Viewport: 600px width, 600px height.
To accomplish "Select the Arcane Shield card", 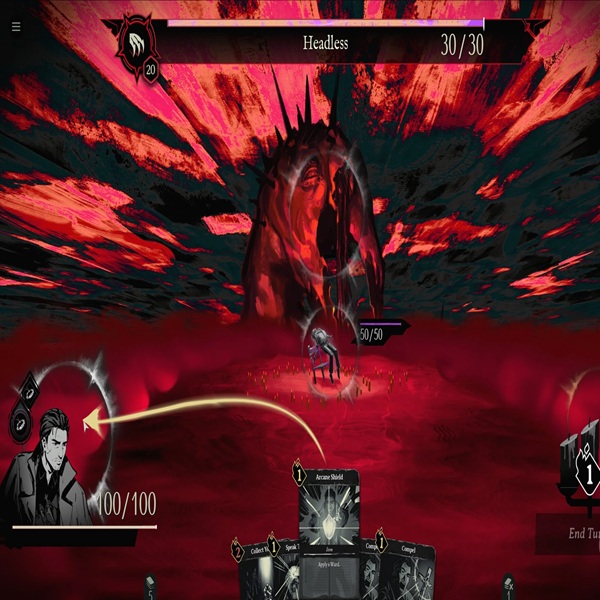I will coord(328,510).
